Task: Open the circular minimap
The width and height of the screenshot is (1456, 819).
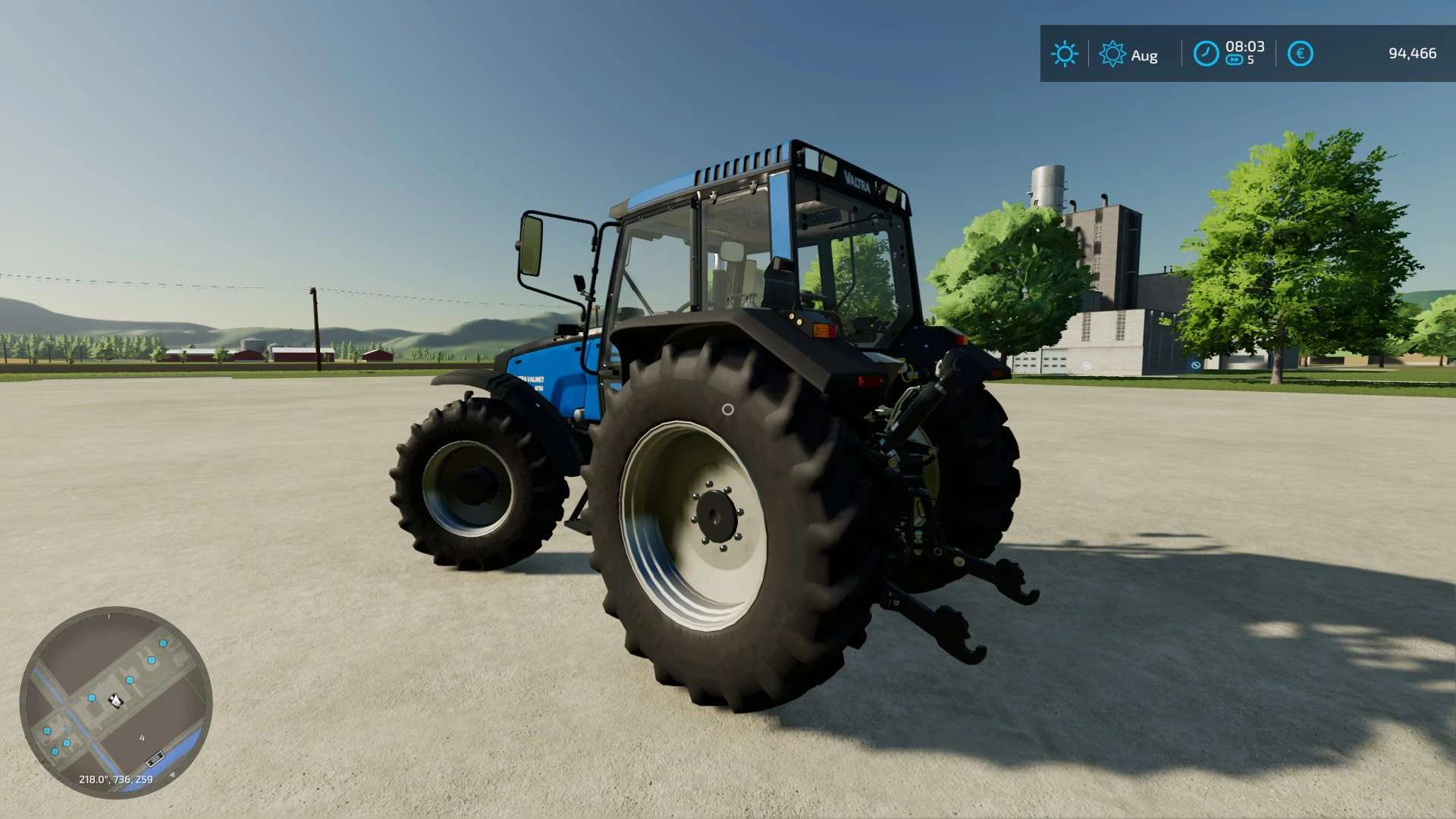Action: (116, 702)
